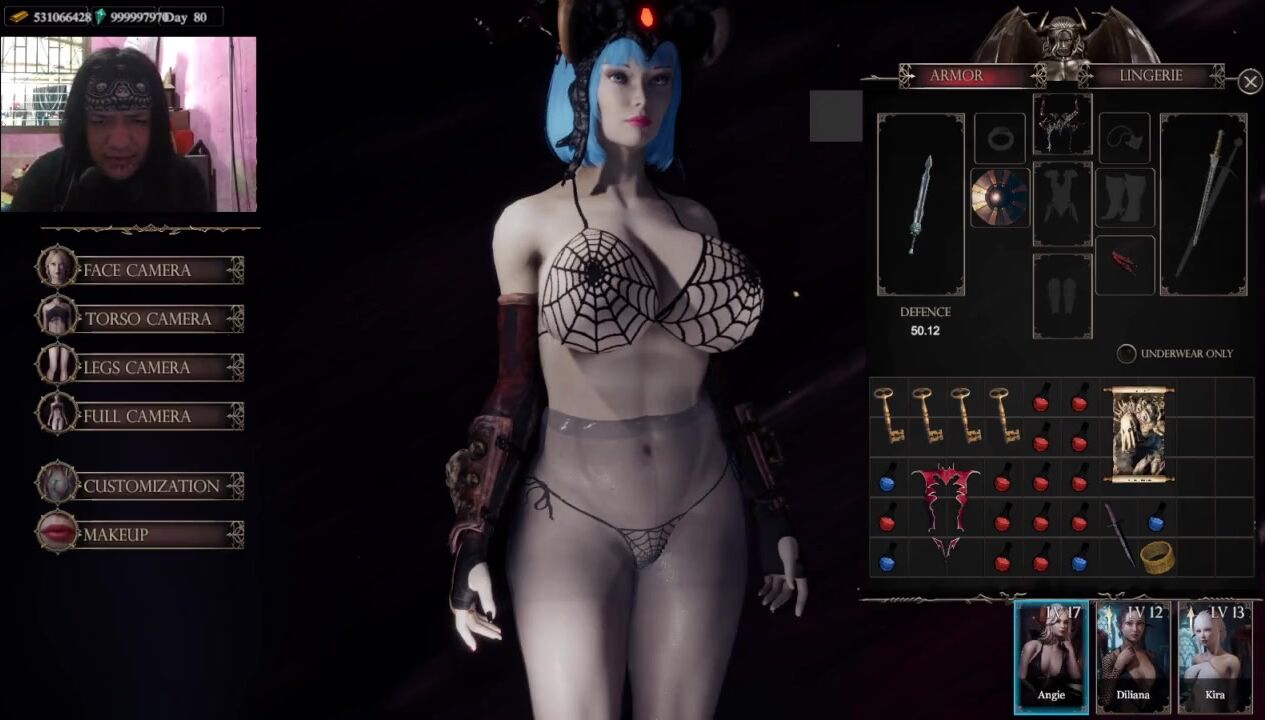The height and width of the screenshot is (720, 1265).
Task: Switch to the Face Camera view
Action: pyautogui.click(x=140, y=270)
